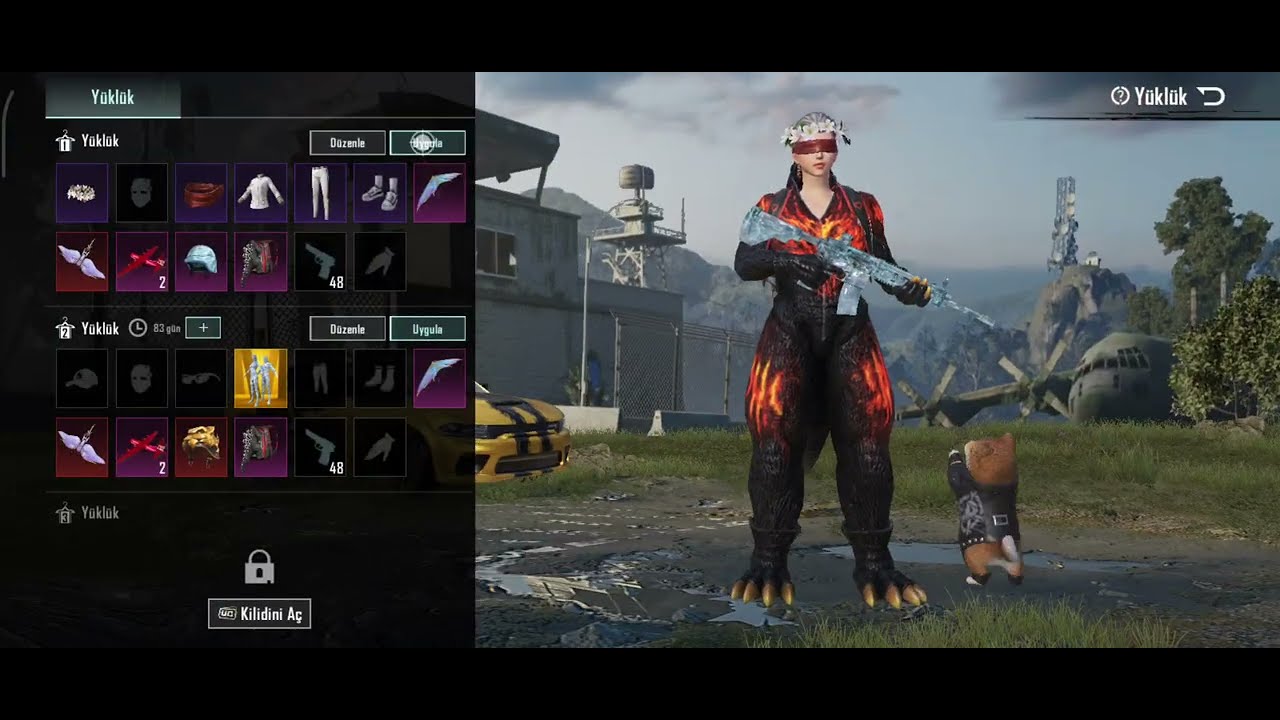The width and height of the screenshot is (1280, 720).
Task: Select the white sneakers slot
Action: [380, 193]
